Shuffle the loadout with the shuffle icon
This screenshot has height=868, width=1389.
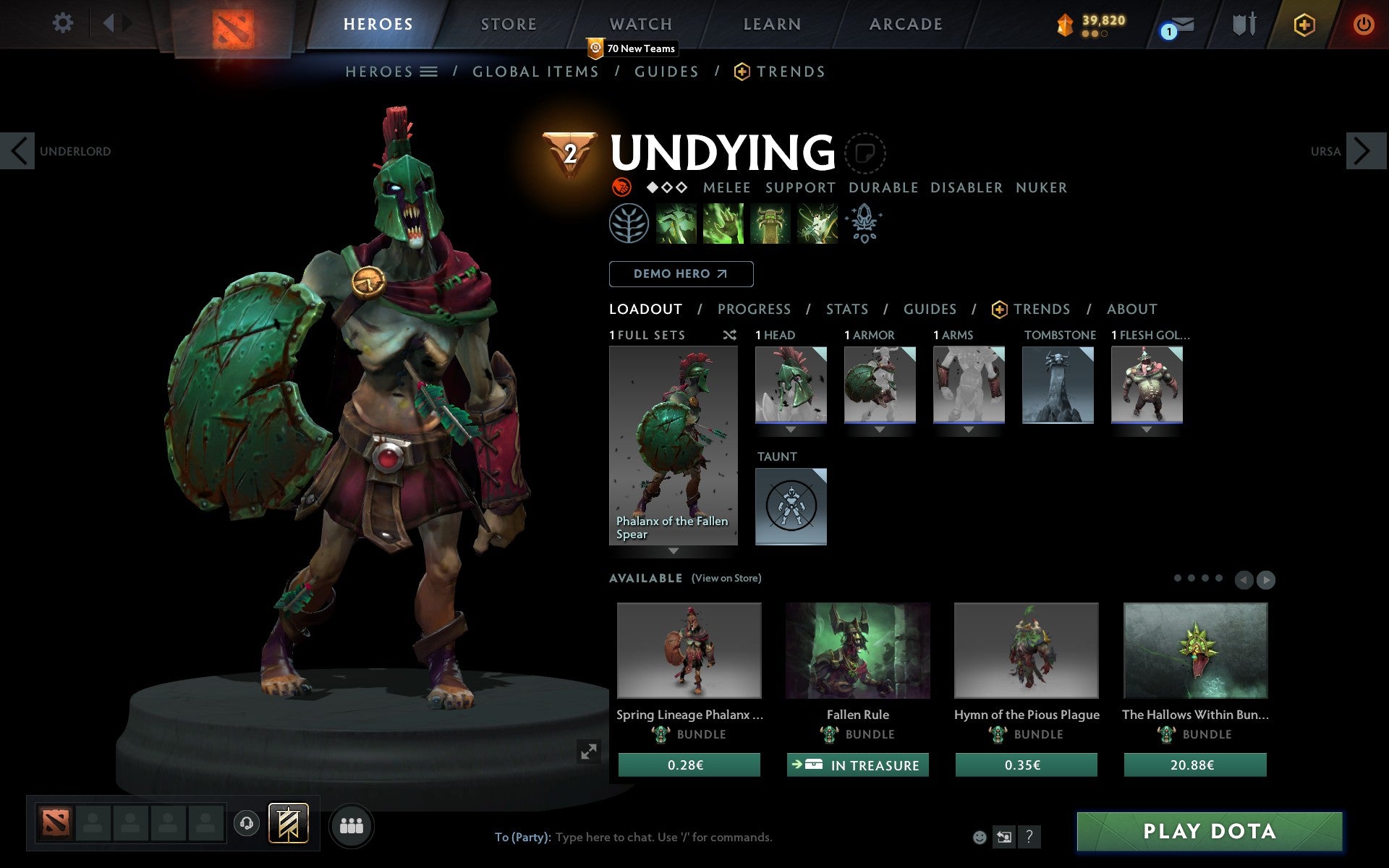(730, 336)
